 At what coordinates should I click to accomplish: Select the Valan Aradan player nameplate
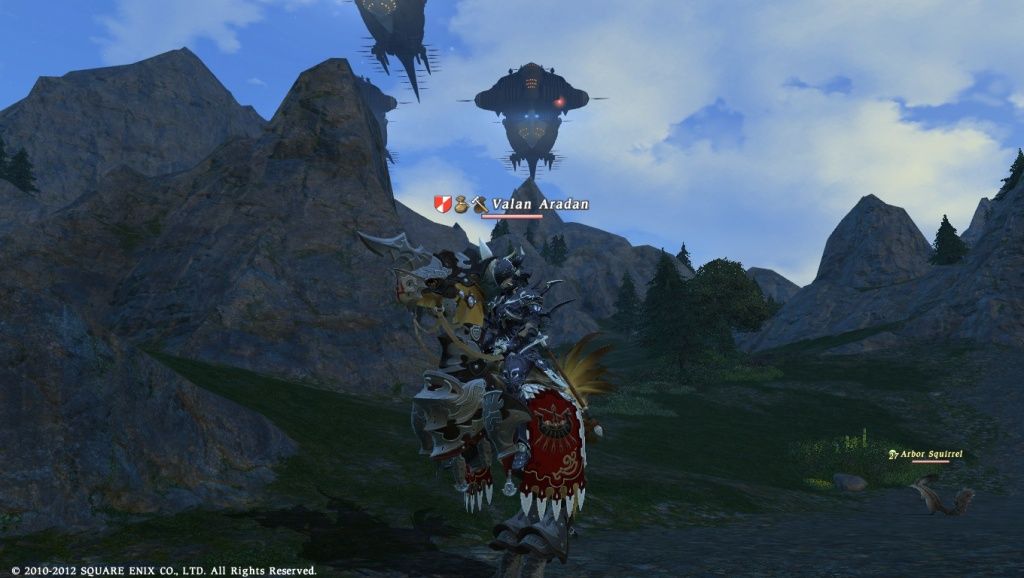[x=539, y=204]
